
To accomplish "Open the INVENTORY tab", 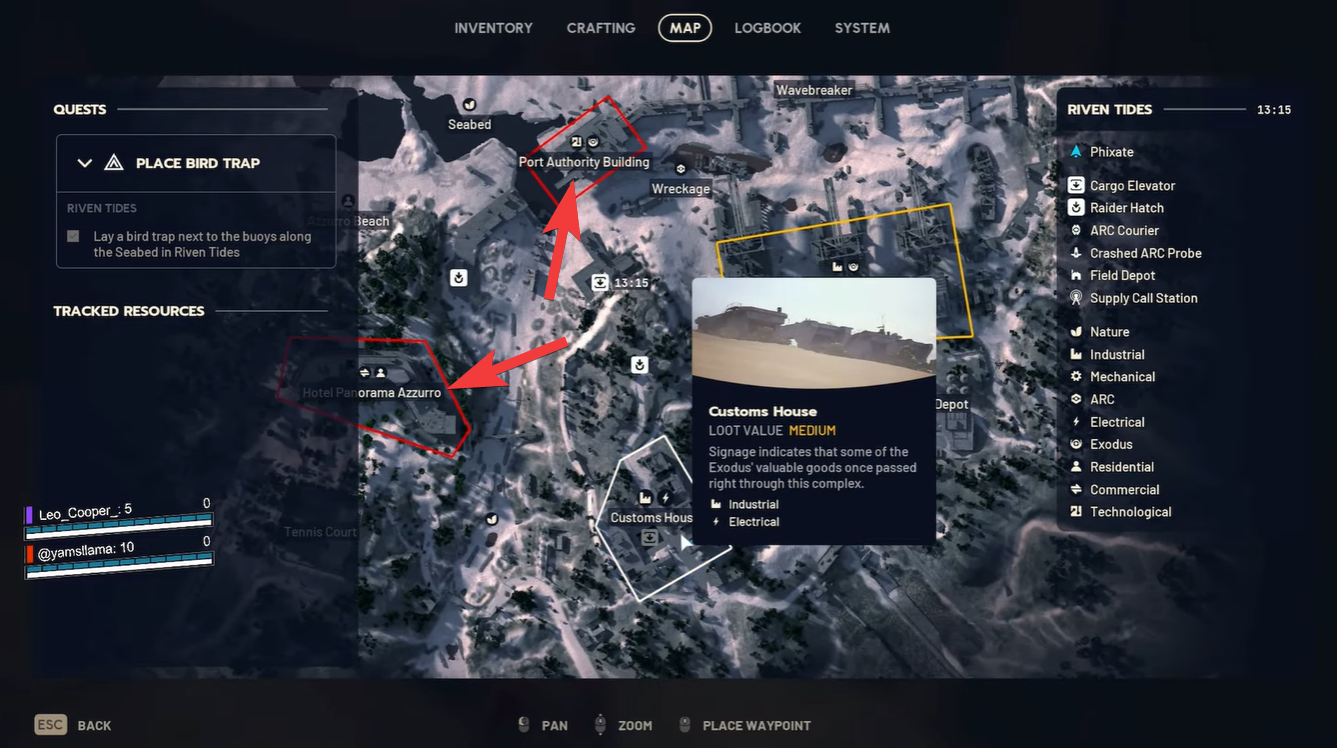I will 493,28.
